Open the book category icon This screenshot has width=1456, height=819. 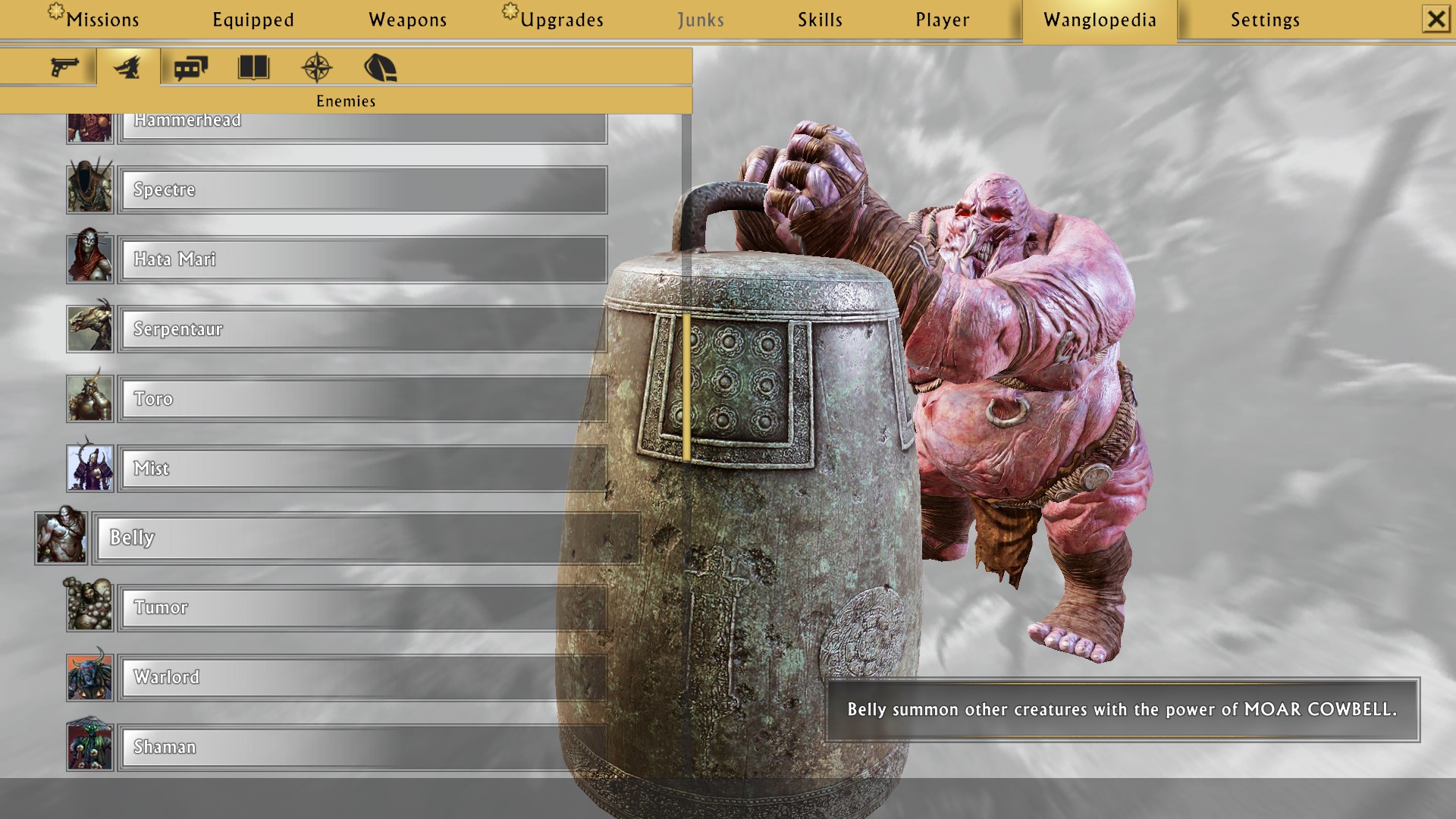click(253, 67)
